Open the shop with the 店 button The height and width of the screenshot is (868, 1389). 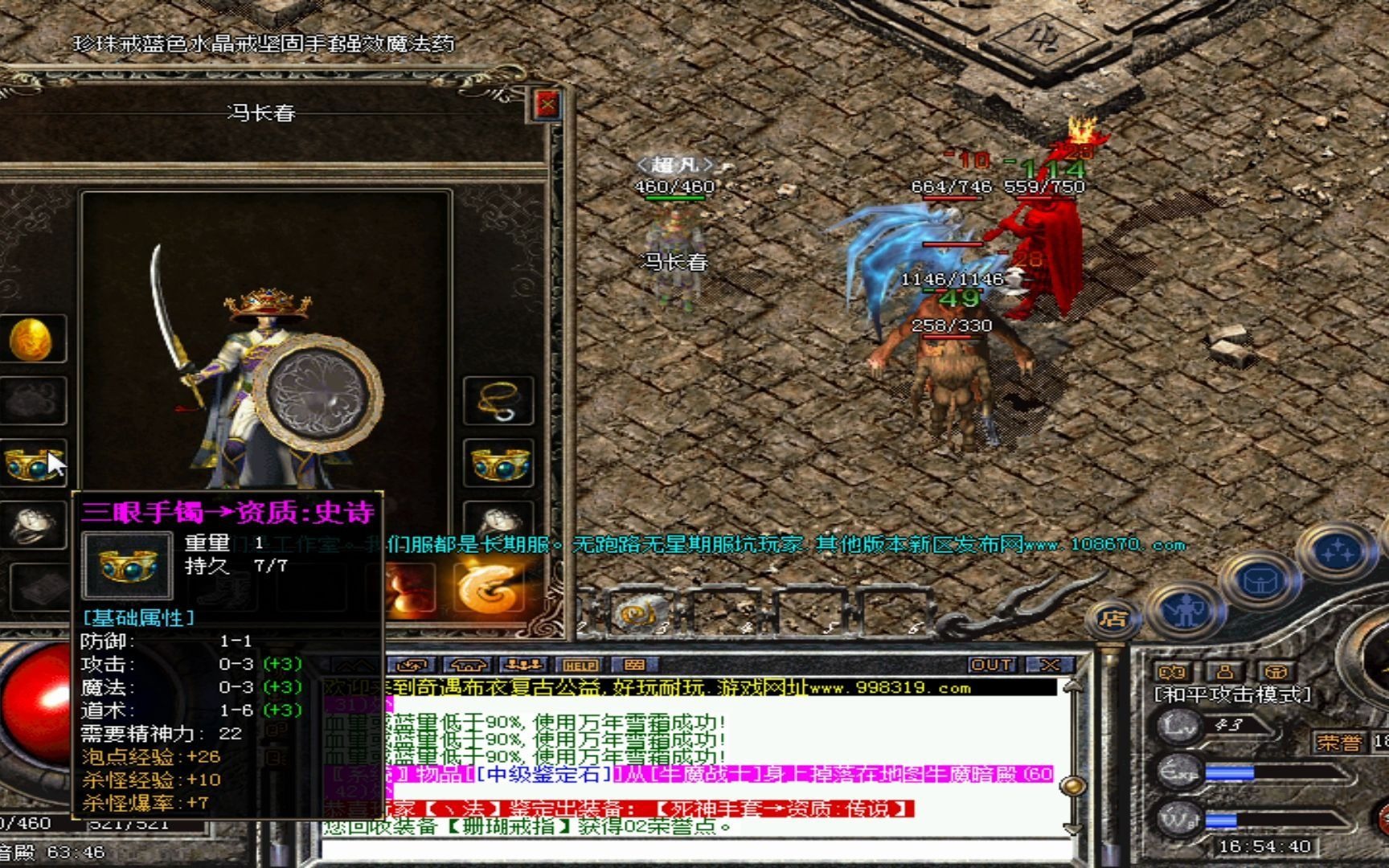(1113, 619)
